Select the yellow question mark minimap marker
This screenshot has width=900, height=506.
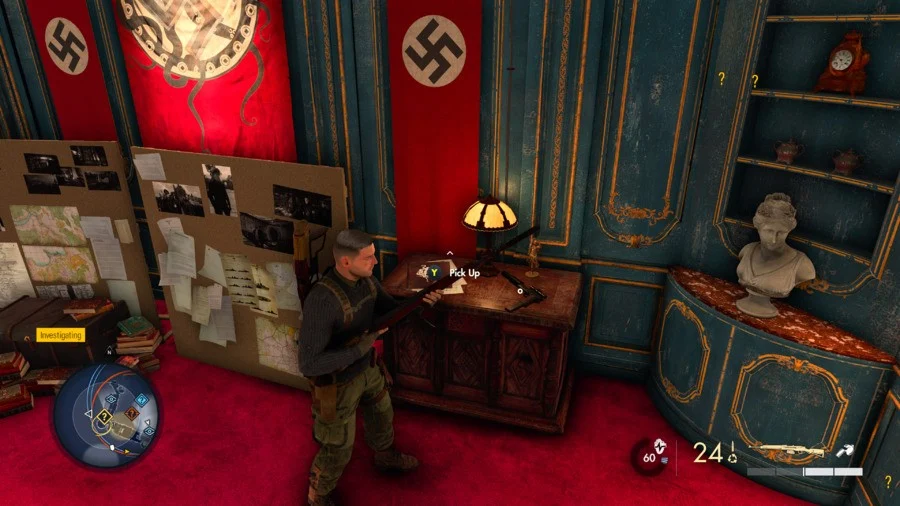(x=104, y=416)
